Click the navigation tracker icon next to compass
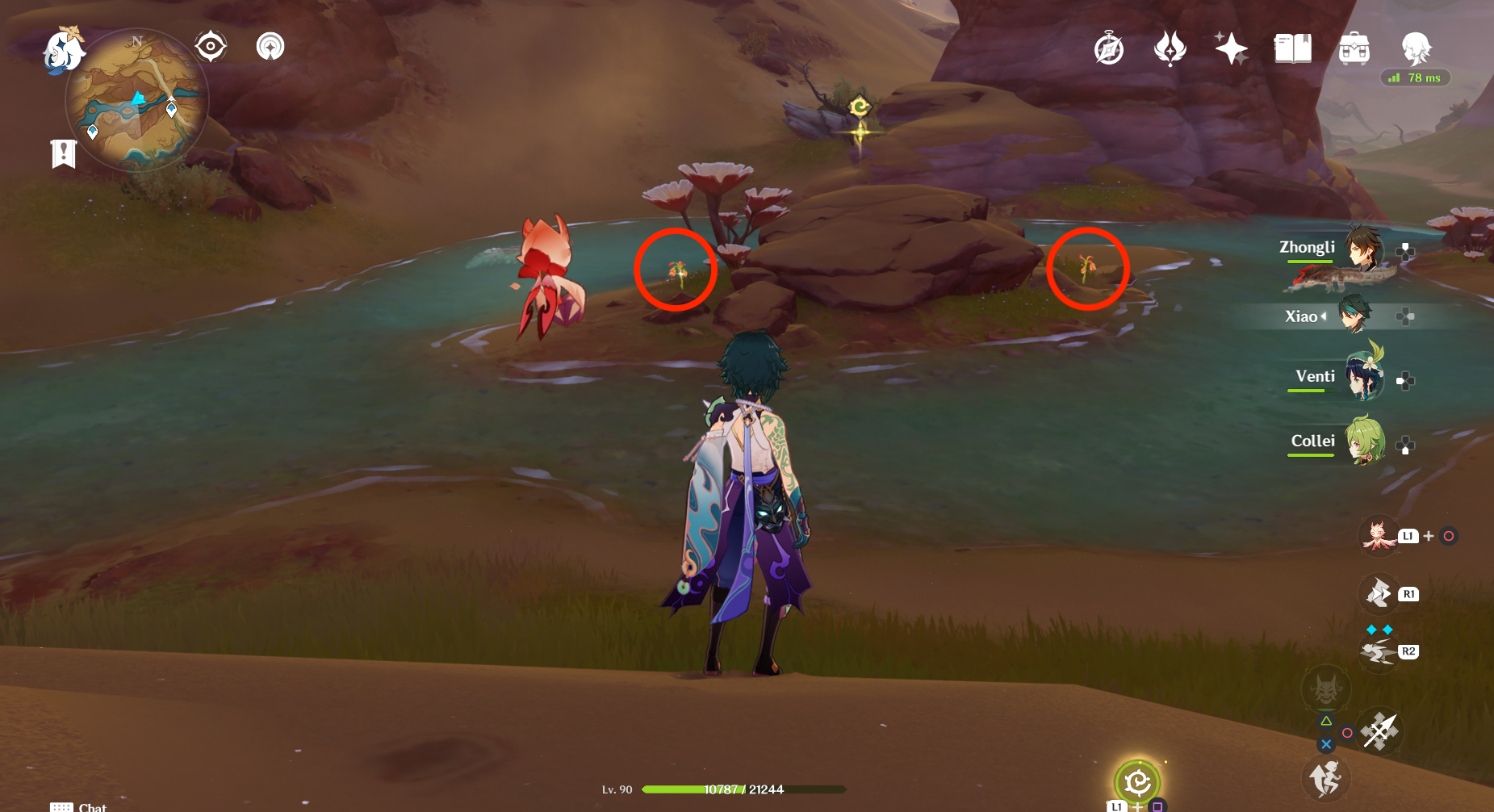Screen dimensions: 1494x812 pyautogui.click(x=269, y=46)
